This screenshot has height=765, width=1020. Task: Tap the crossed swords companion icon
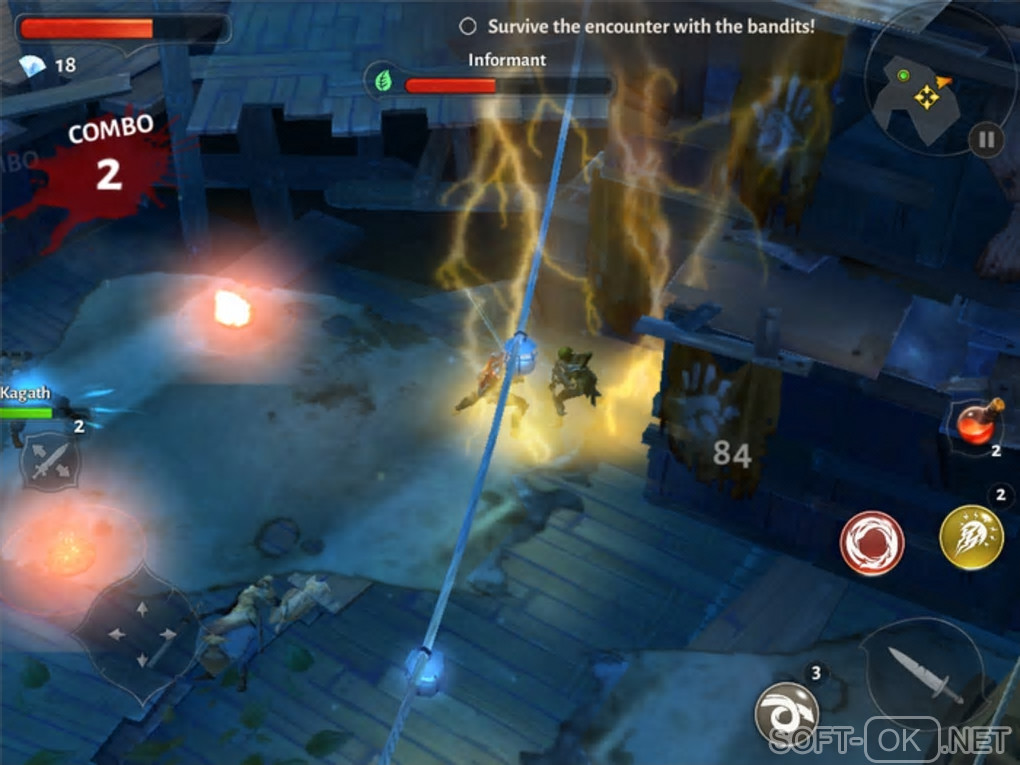point(50,461)
